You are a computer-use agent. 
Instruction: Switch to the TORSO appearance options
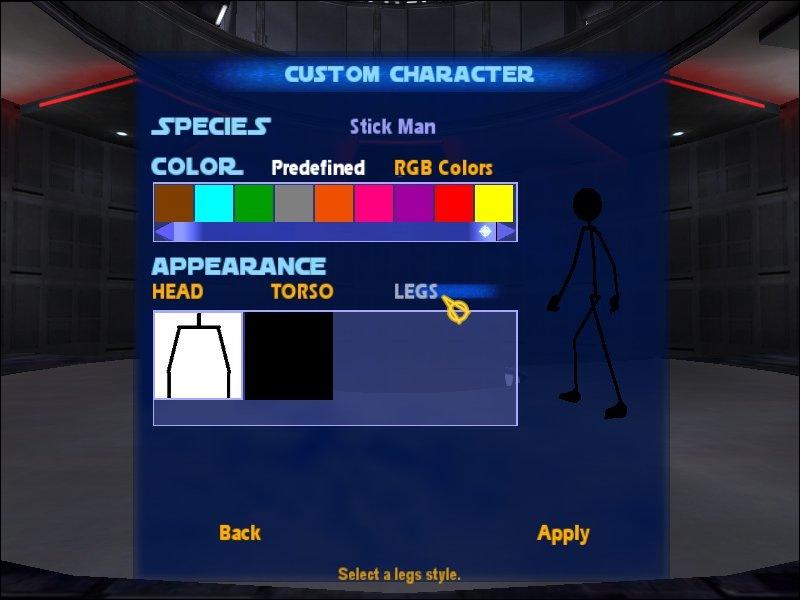pyautogui.click(x=302, y=292)
